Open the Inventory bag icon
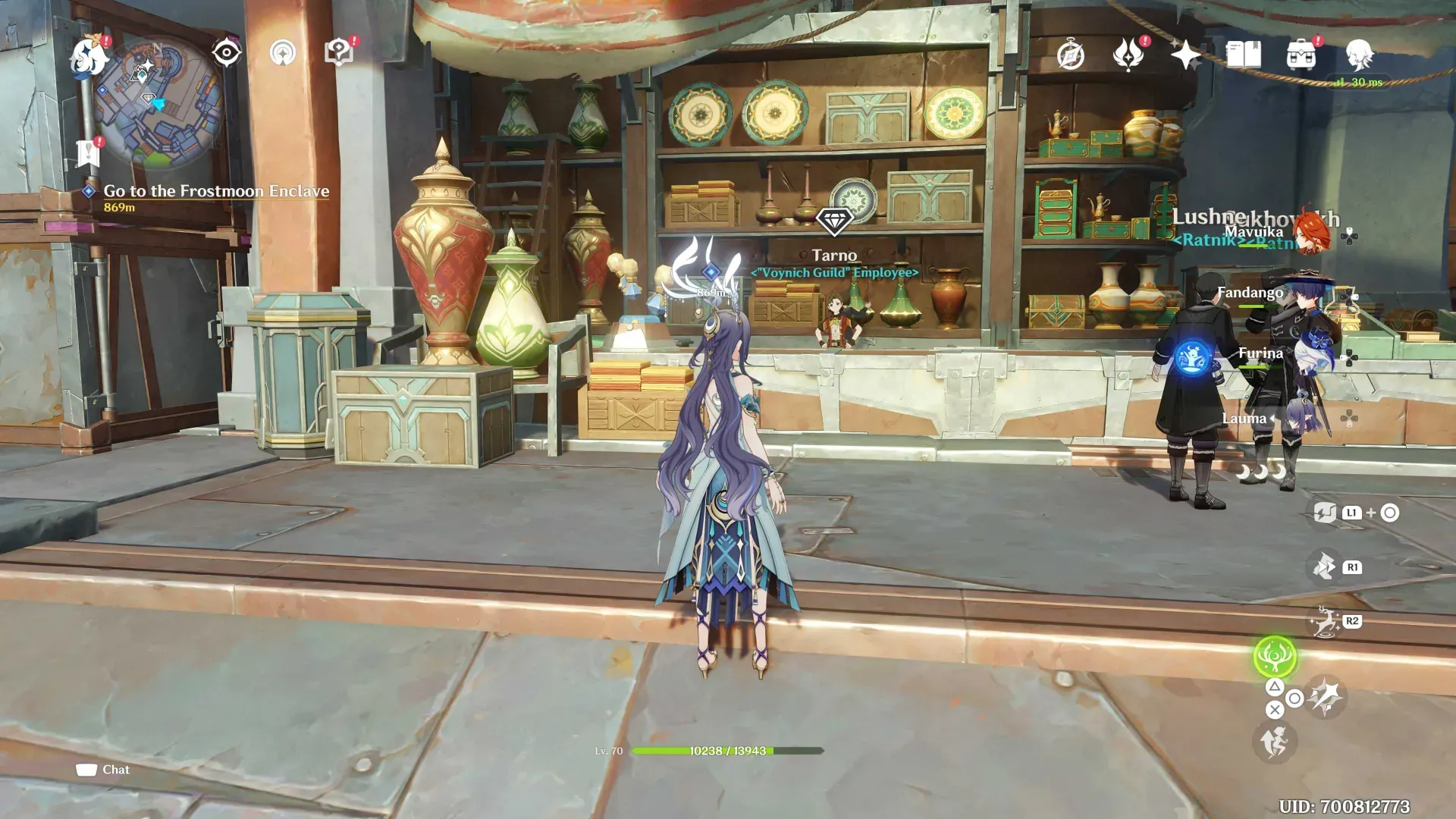This screenshot has width=1456, height=819. 1301,52
